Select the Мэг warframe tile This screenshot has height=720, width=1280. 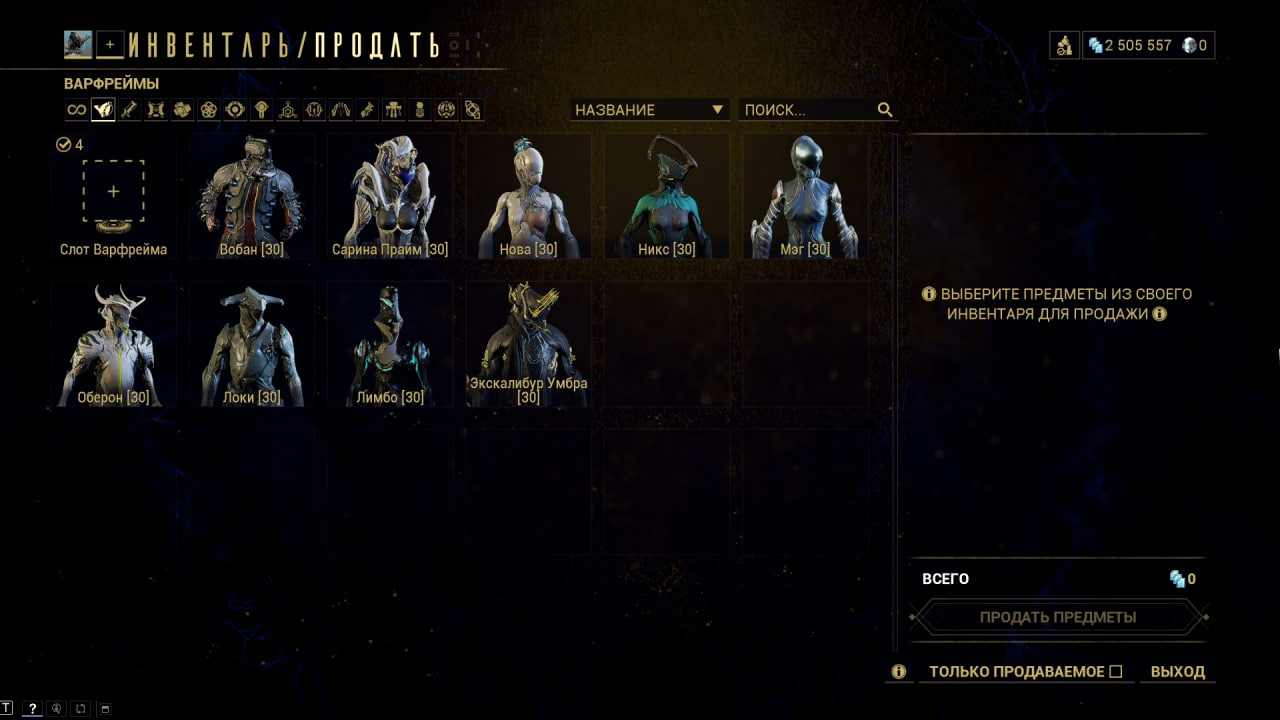pyautogui.click(x=805, y=197)
